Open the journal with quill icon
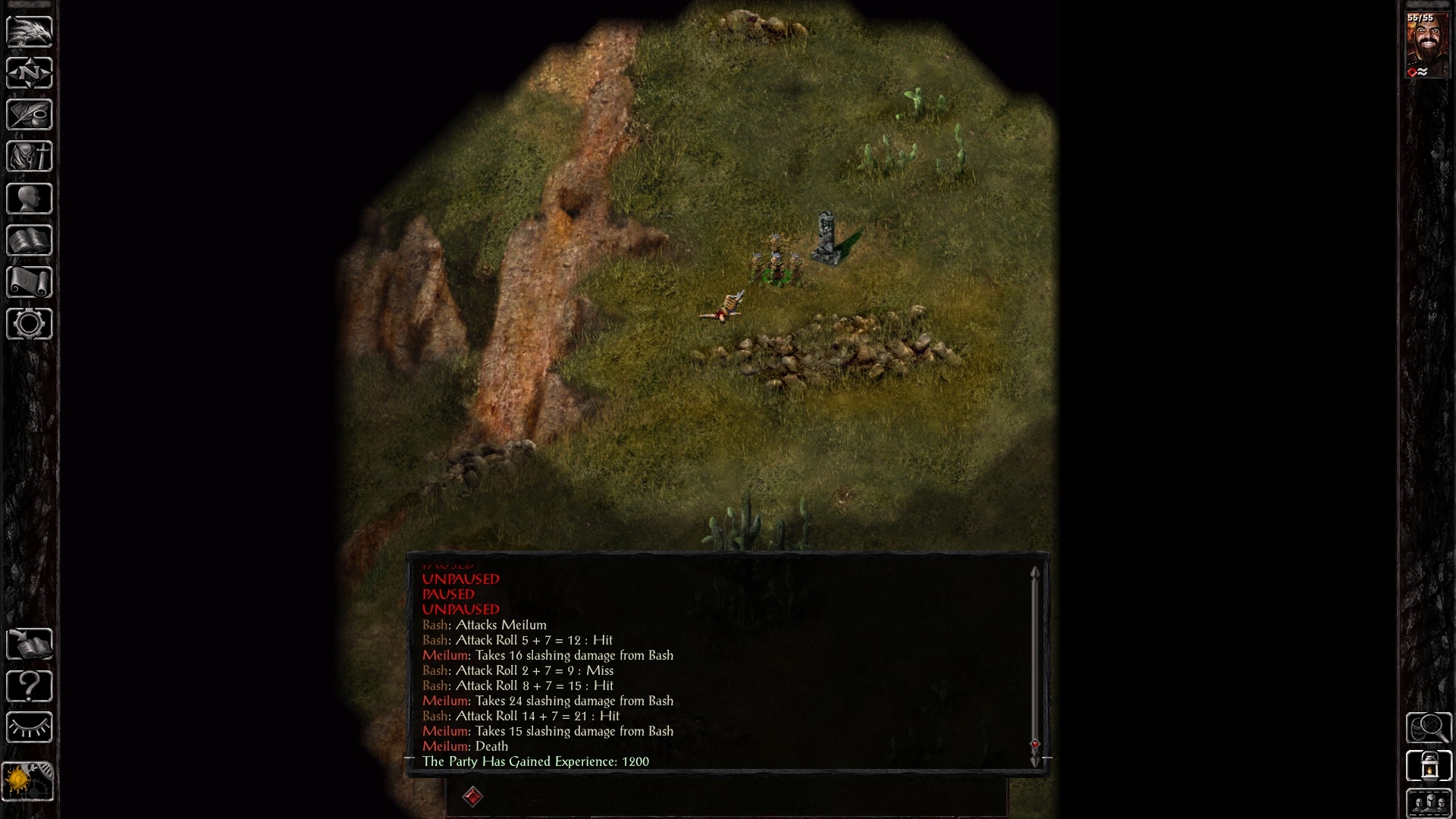The image size is (1456, 819). [30, 115]
